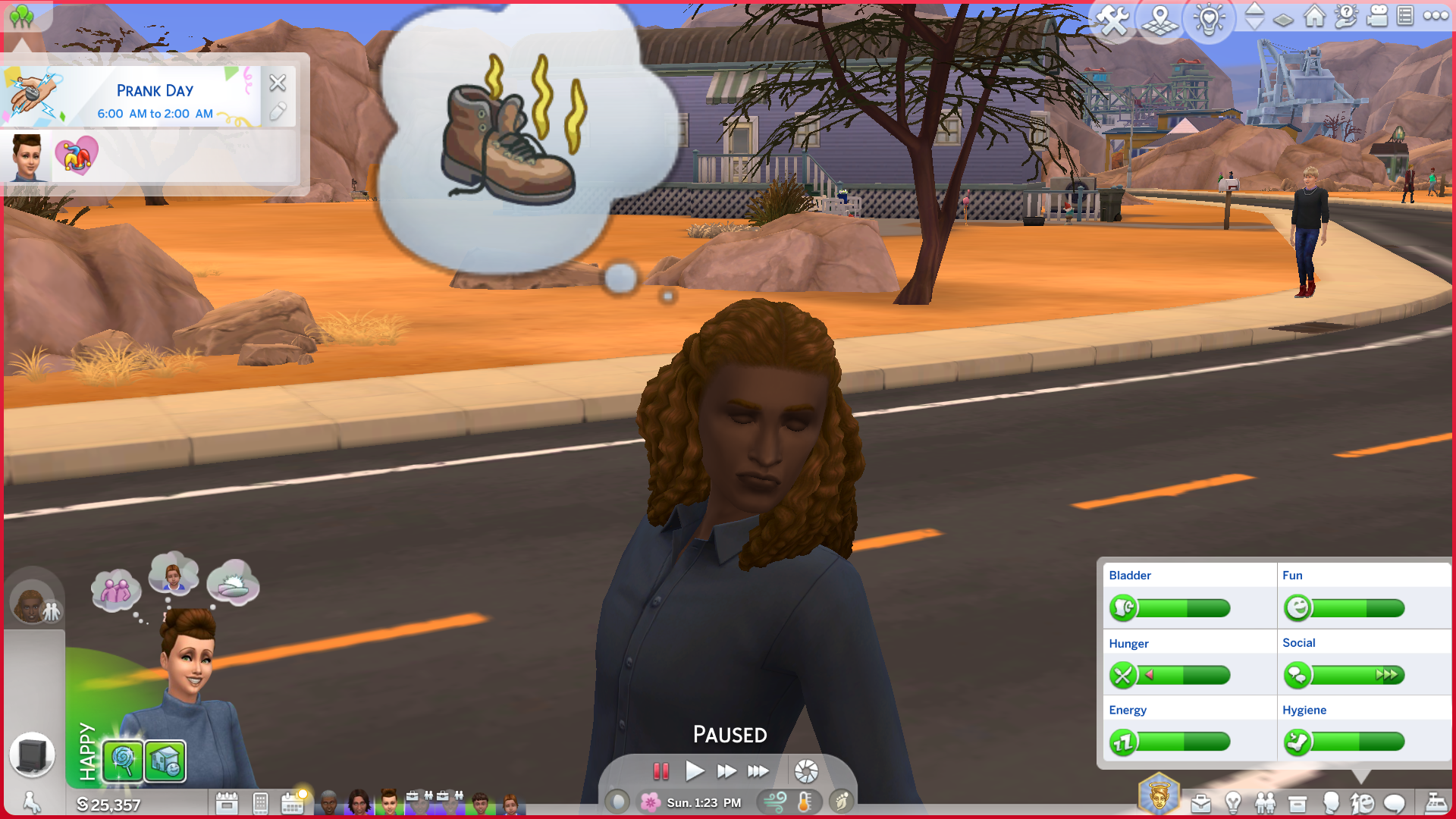Open the Manage Worlds map pin icon
Image resolution: width=1456 pixels, height=819 pixels.
1160,19
